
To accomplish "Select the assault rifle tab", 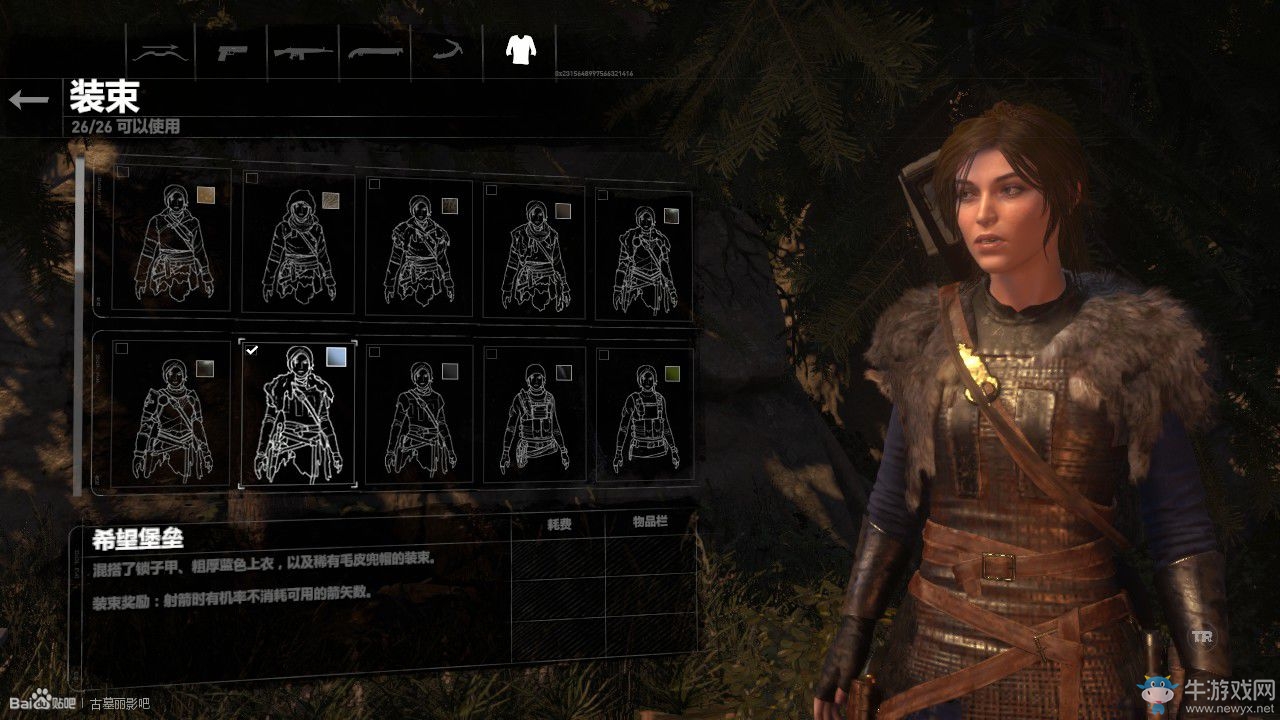I will click(x=304, y=51).
